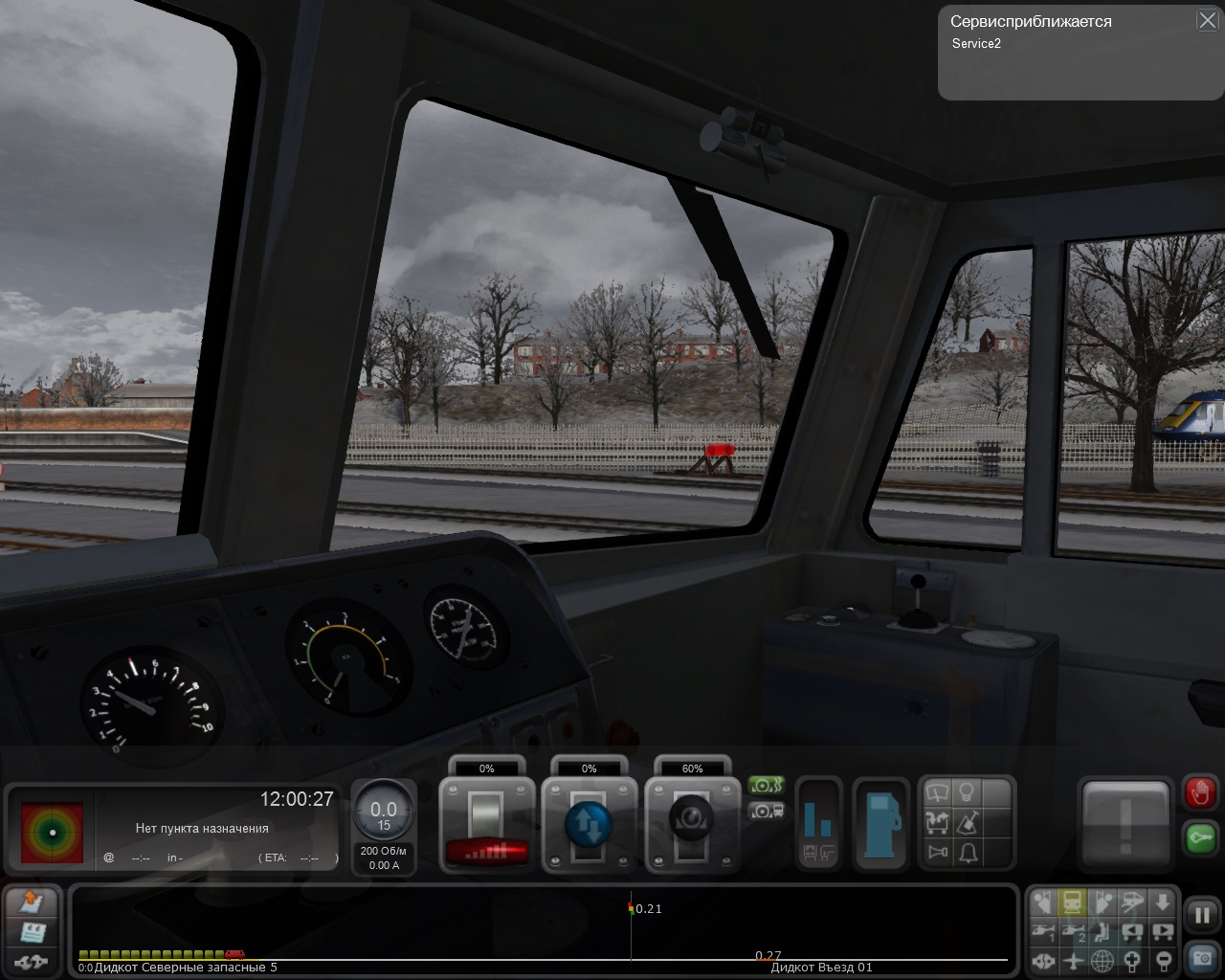This screenshot has width=1225, height=980.
Task: Activate the sander shovel icon
Action: click(x=967, y=822)
